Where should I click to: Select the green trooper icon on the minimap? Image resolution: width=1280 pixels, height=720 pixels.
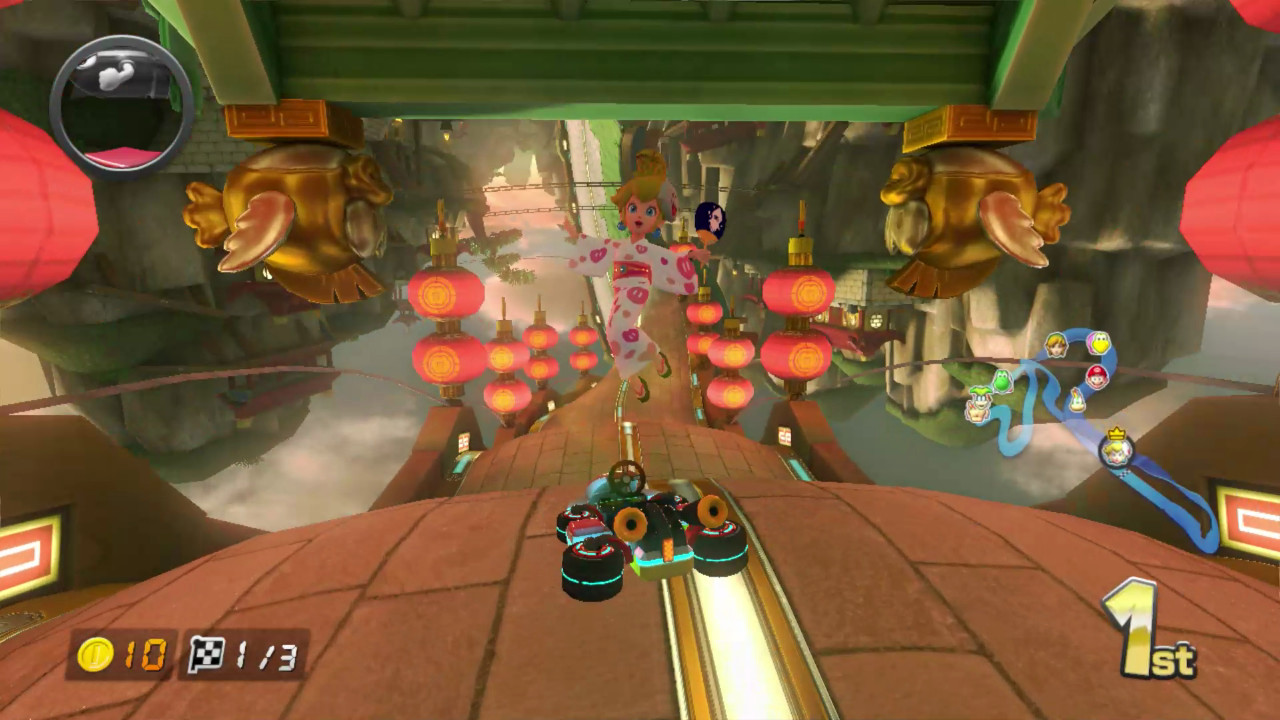980,404
